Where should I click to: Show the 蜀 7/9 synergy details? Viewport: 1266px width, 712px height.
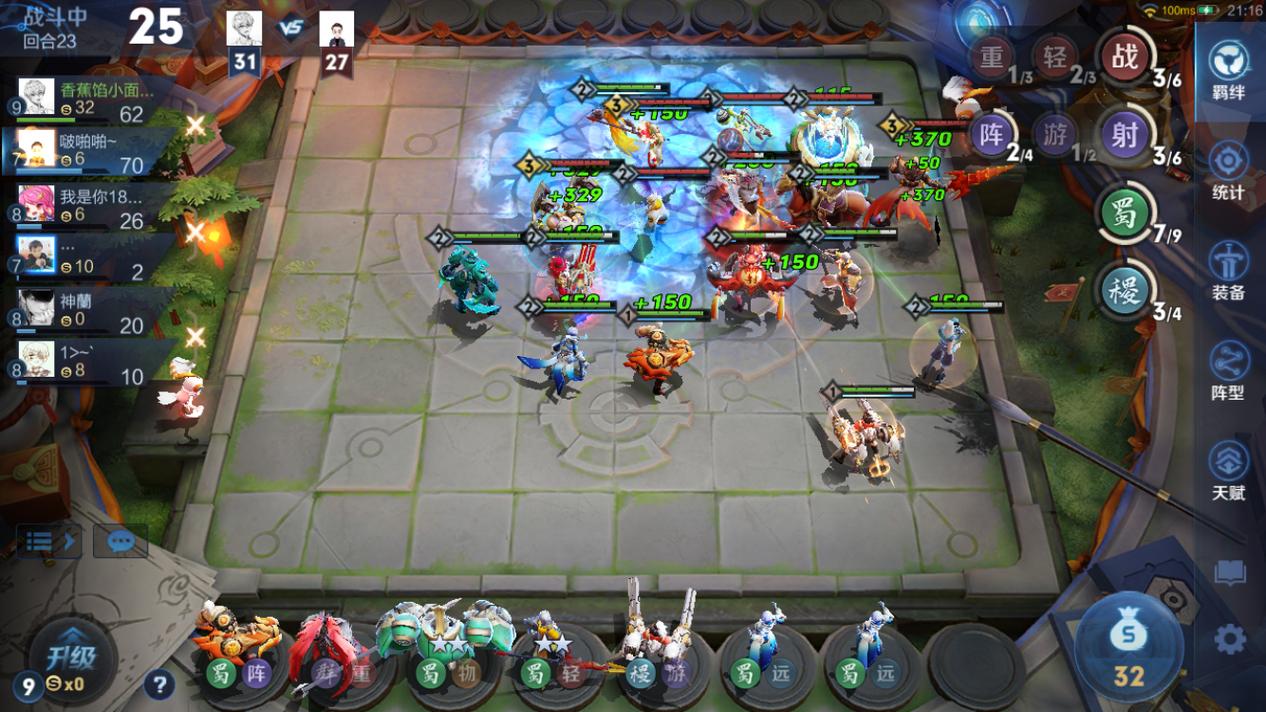pos(1125,214)
